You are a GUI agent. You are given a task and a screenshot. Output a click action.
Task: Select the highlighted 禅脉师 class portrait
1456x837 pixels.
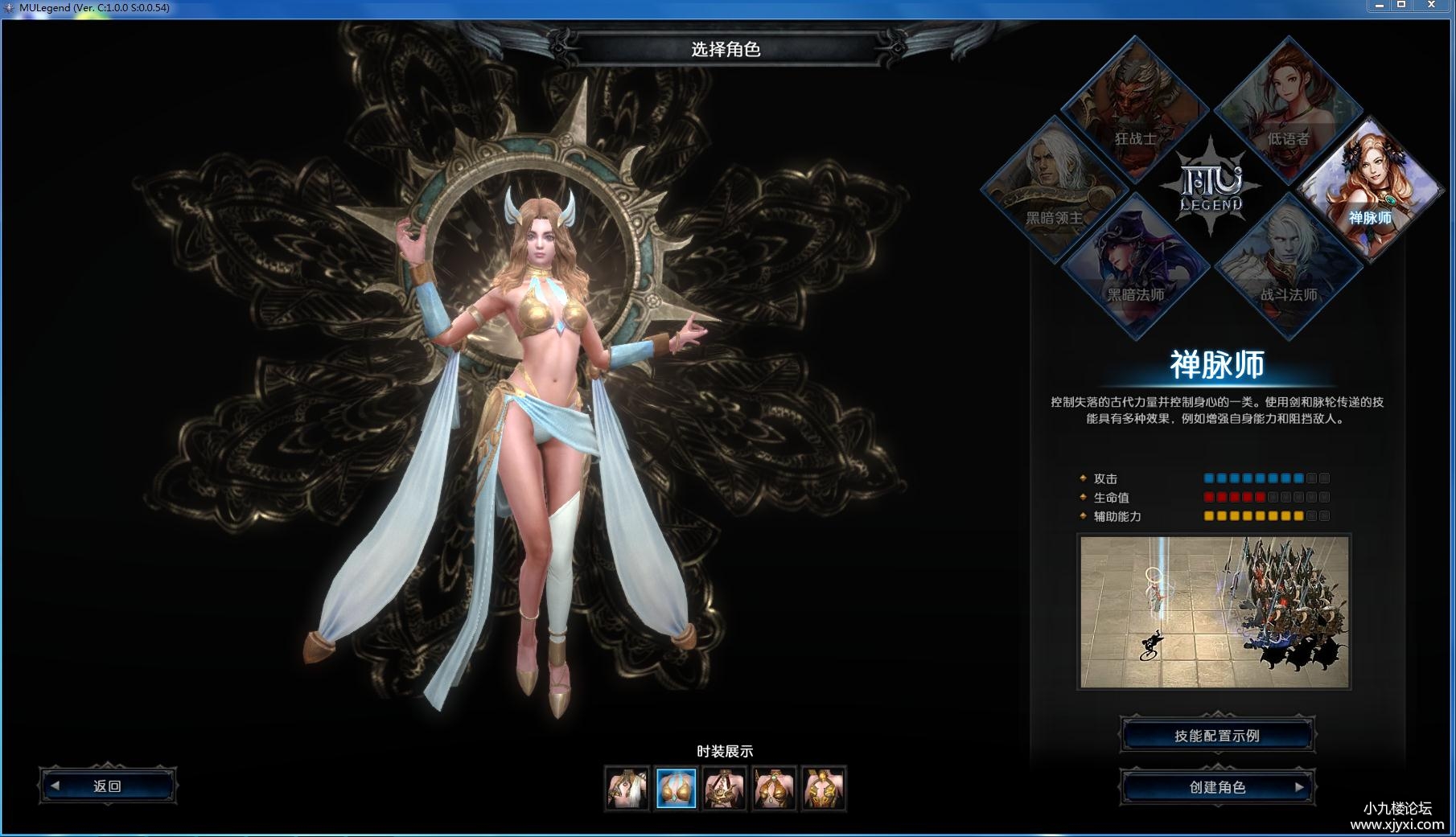(1371, 190)
